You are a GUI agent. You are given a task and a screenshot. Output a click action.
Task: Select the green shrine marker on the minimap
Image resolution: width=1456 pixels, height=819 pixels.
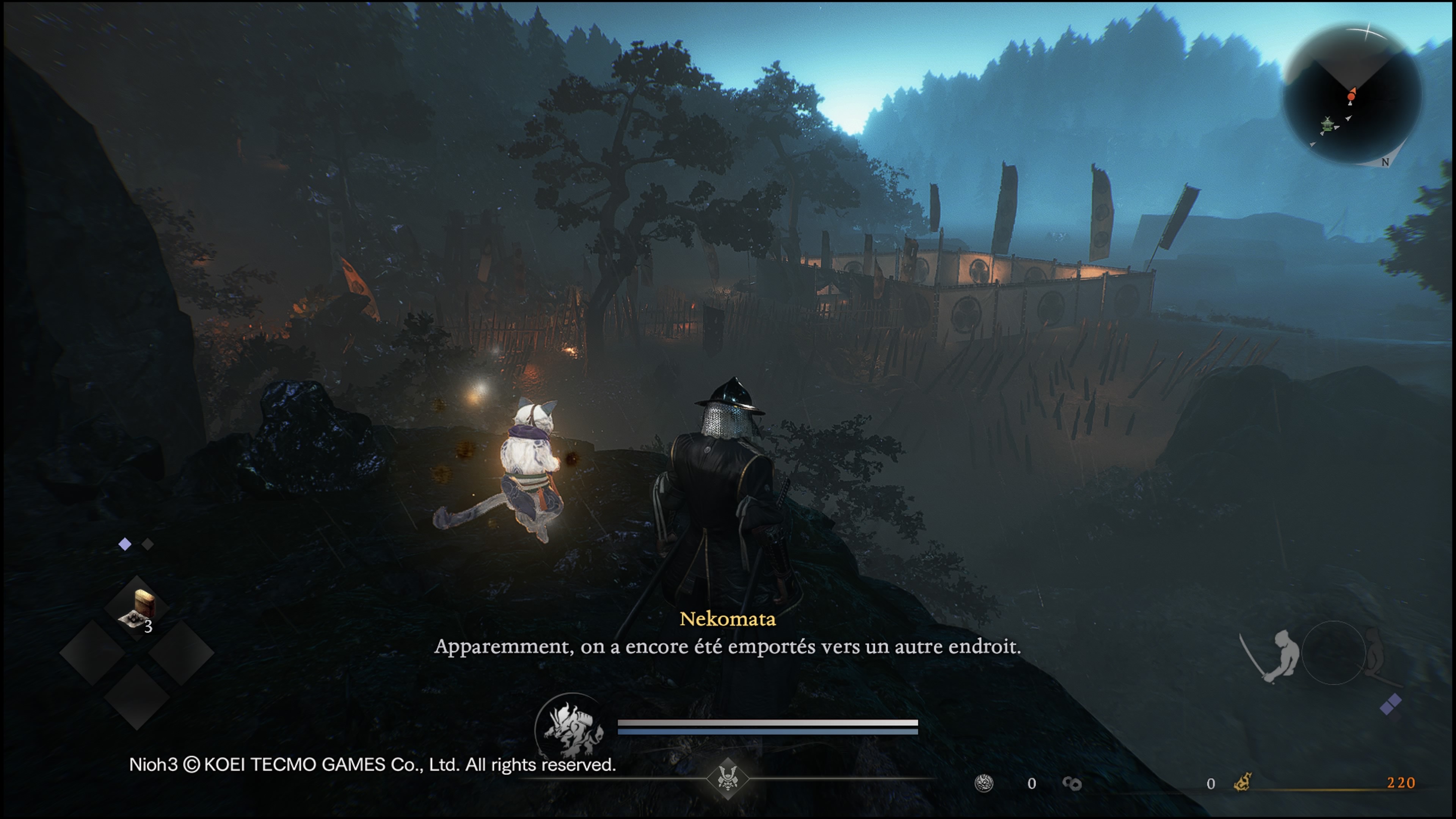point(1327,124)
